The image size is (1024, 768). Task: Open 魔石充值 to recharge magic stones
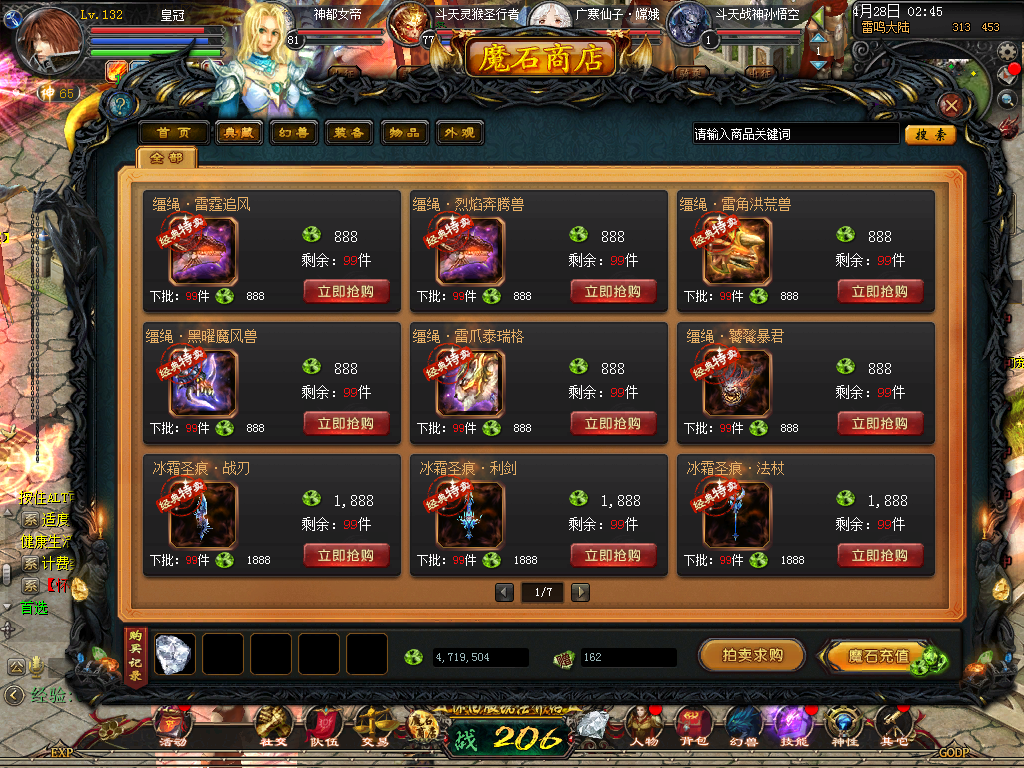(x=878, y=656)
